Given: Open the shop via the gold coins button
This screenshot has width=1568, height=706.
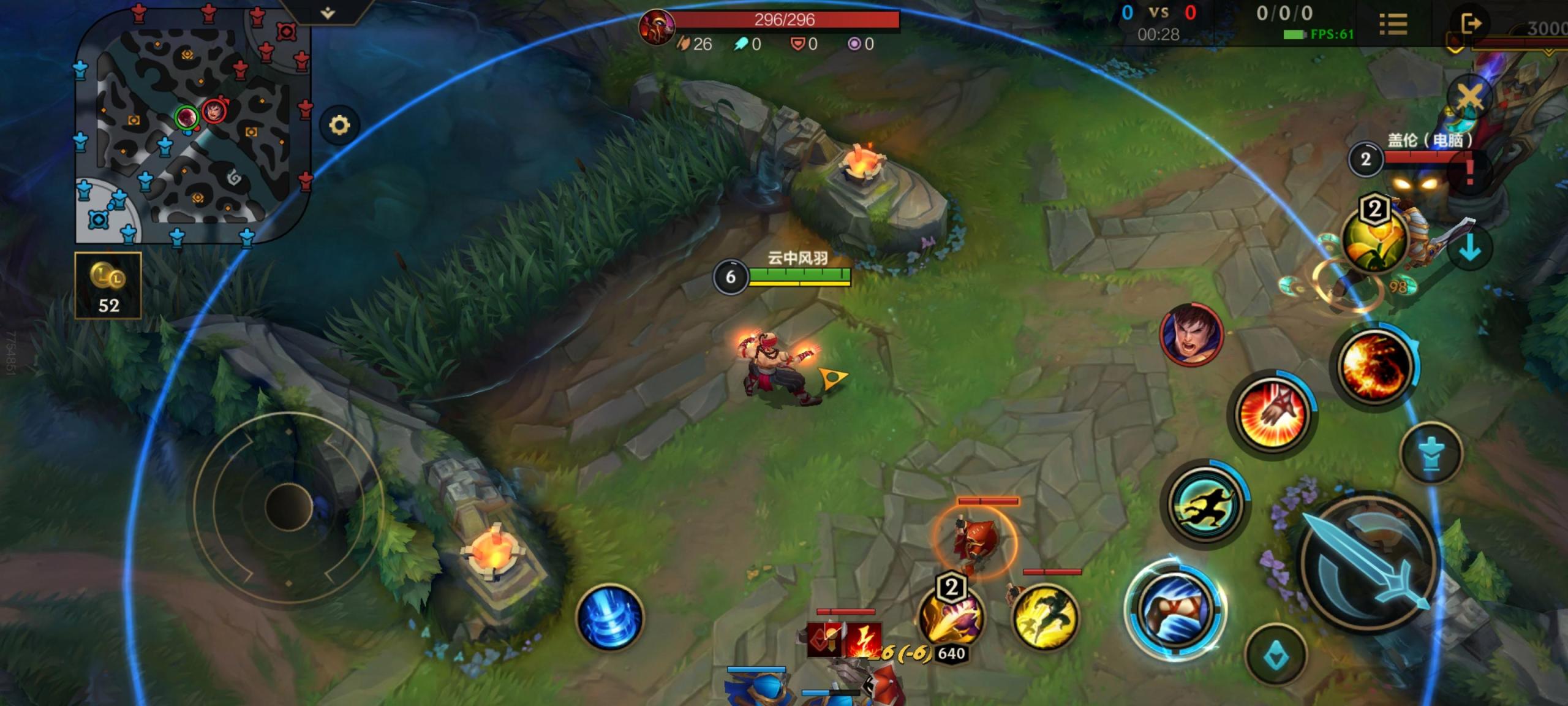Looking at the screenshot, I should coord(108,286).
